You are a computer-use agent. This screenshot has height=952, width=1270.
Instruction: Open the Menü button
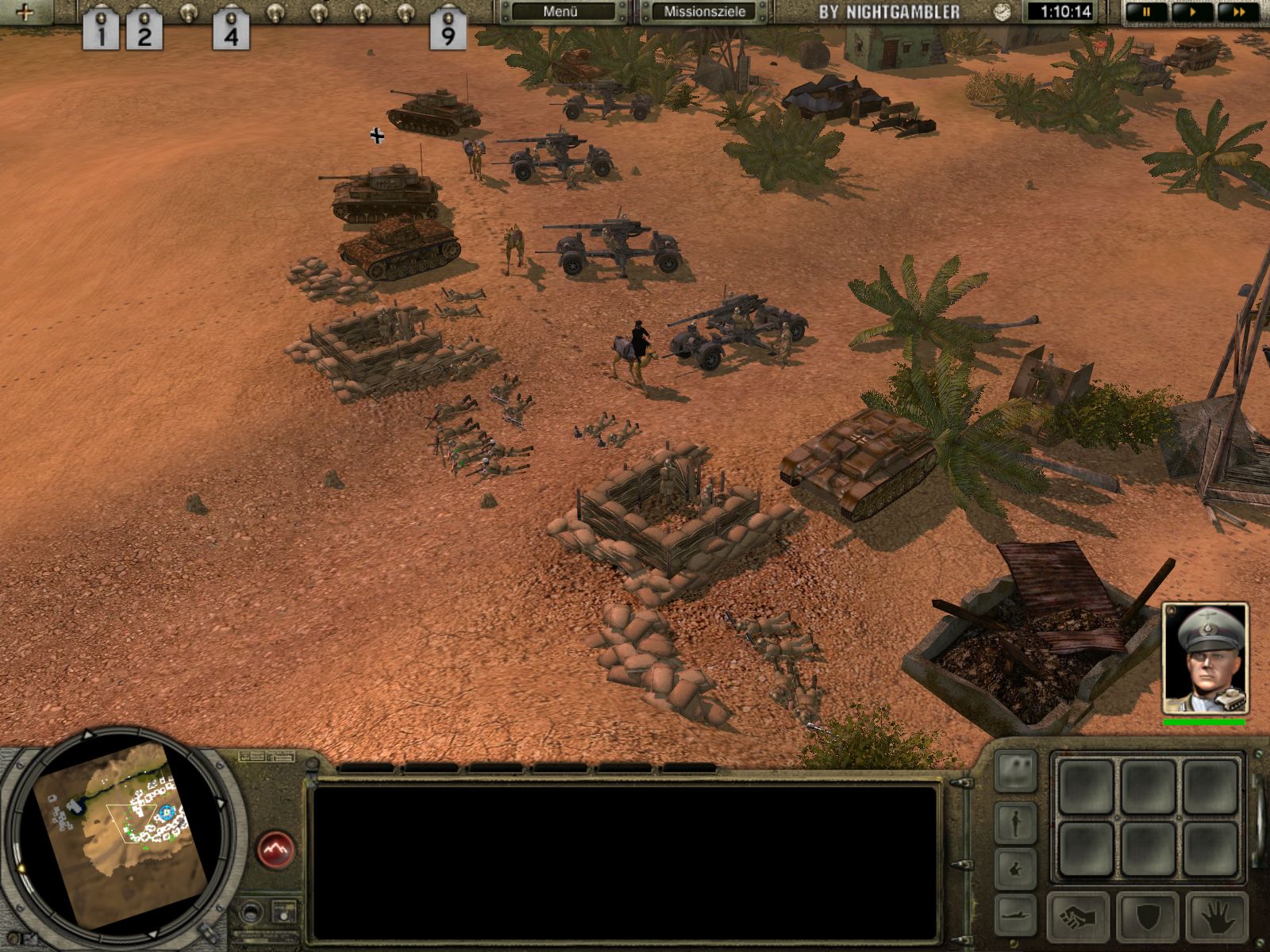point(562,12)
